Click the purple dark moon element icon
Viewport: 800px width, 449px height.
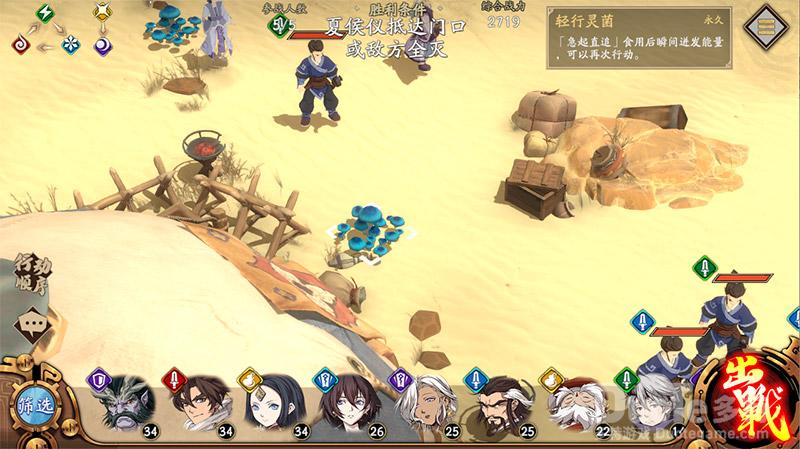(x=103, y=44)
